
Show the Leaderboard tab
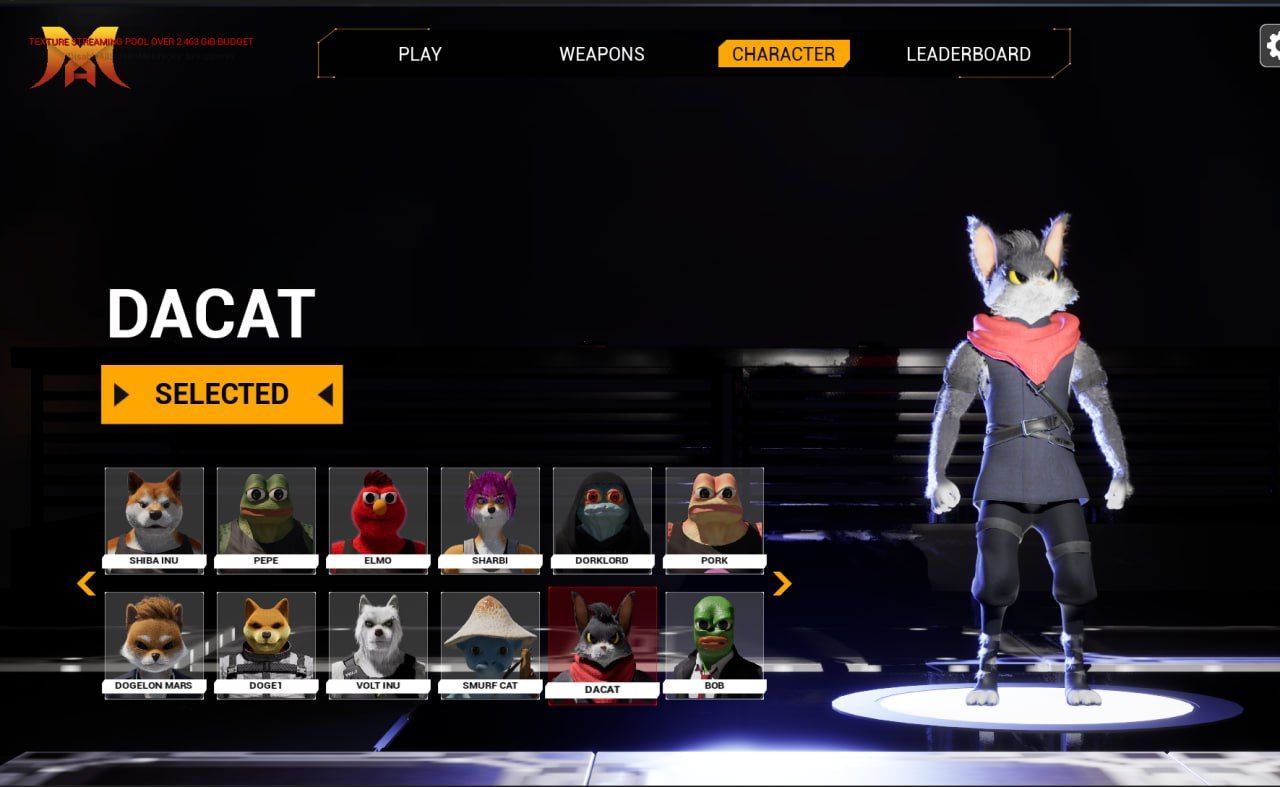[x=968, y=54]
